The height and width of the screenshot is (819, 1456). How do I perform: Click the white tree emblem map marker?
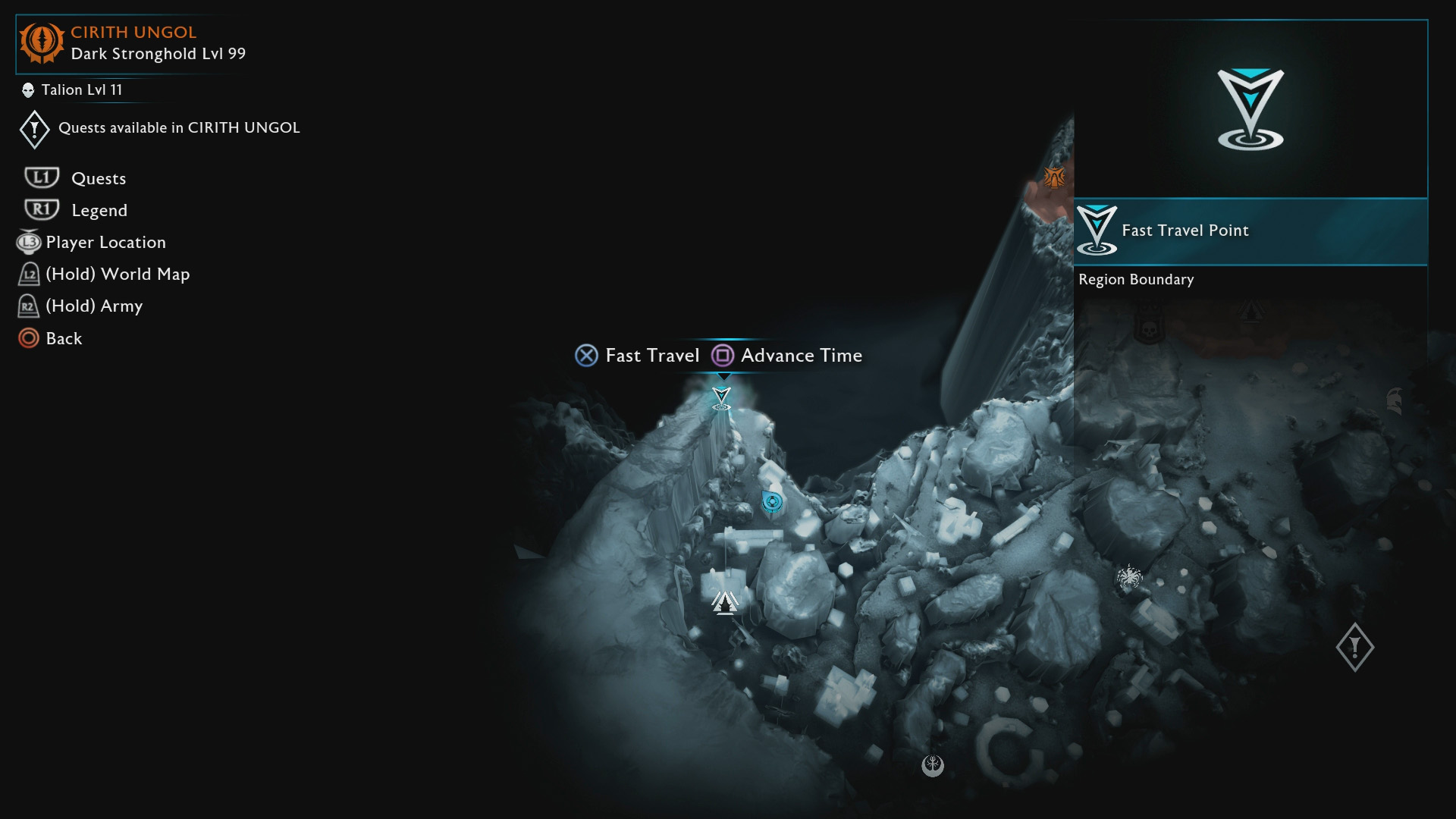pos(933,765)
